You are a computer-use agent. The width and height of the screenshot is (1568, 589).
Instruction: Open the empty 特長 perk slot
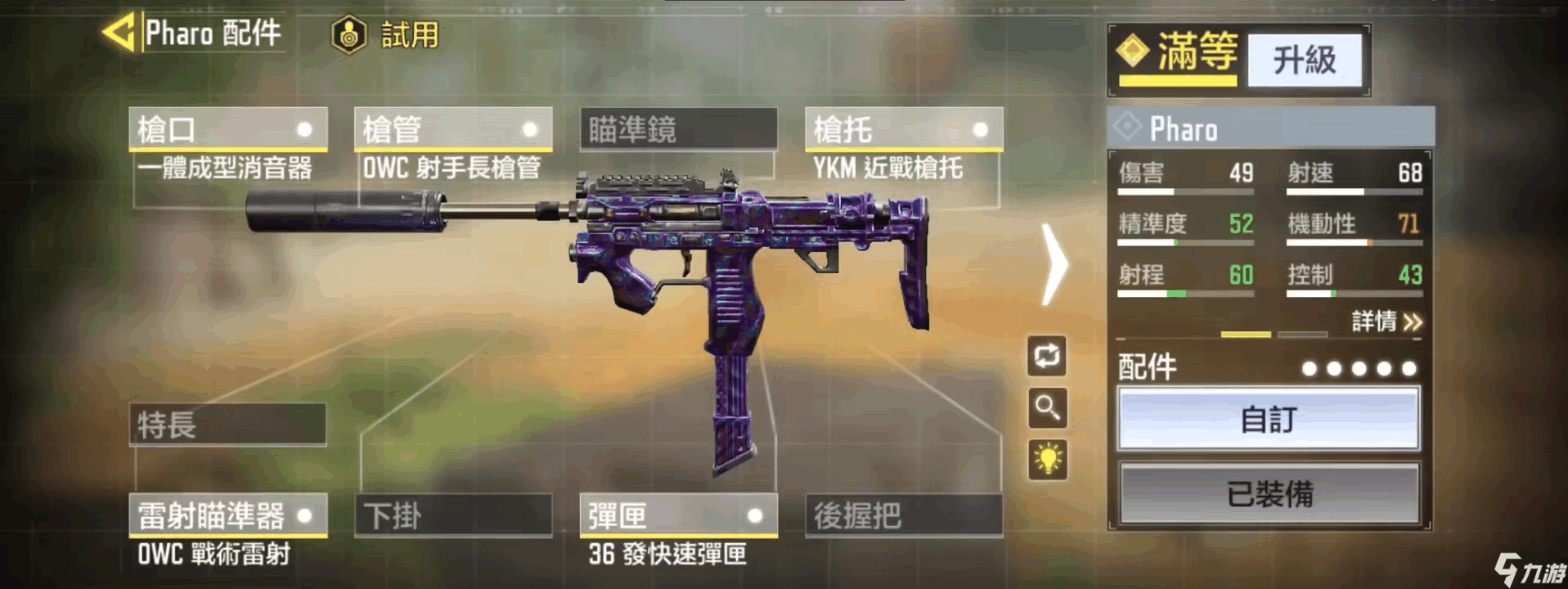[227, 425]
